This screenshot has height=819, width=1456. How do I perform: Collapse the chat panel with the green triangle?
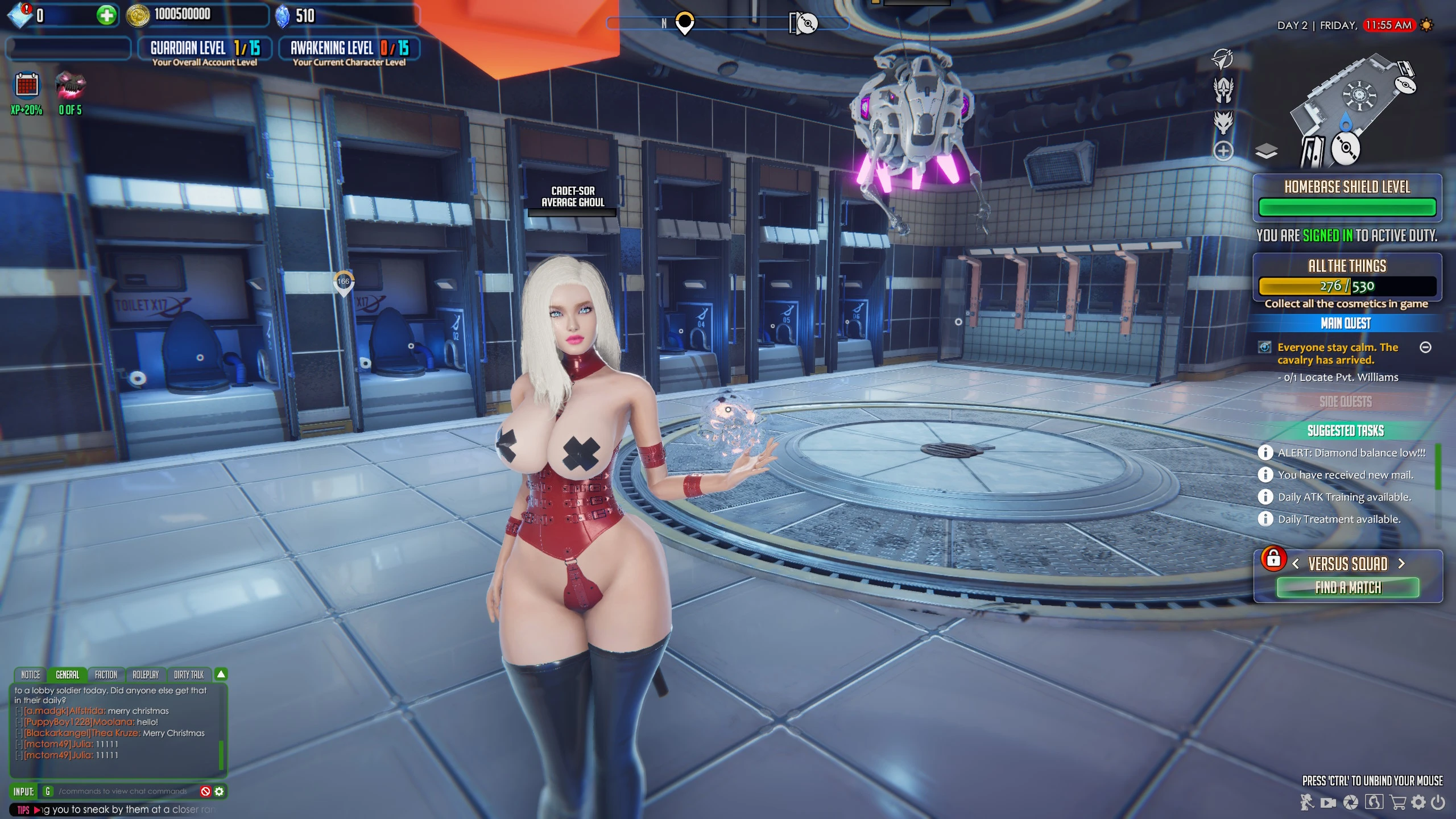click(x=221, y=673)
